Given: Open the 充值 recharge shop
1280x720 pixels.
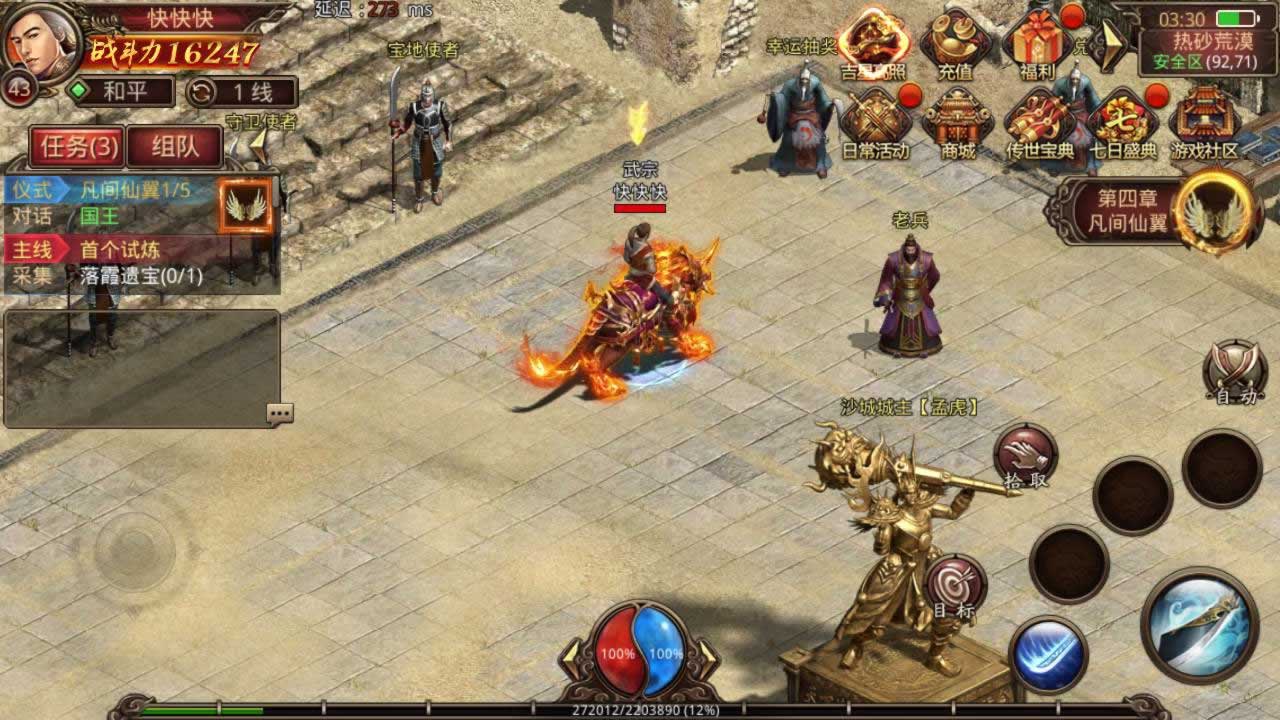Looking at the screenshot, I should [x=955, y=45].
